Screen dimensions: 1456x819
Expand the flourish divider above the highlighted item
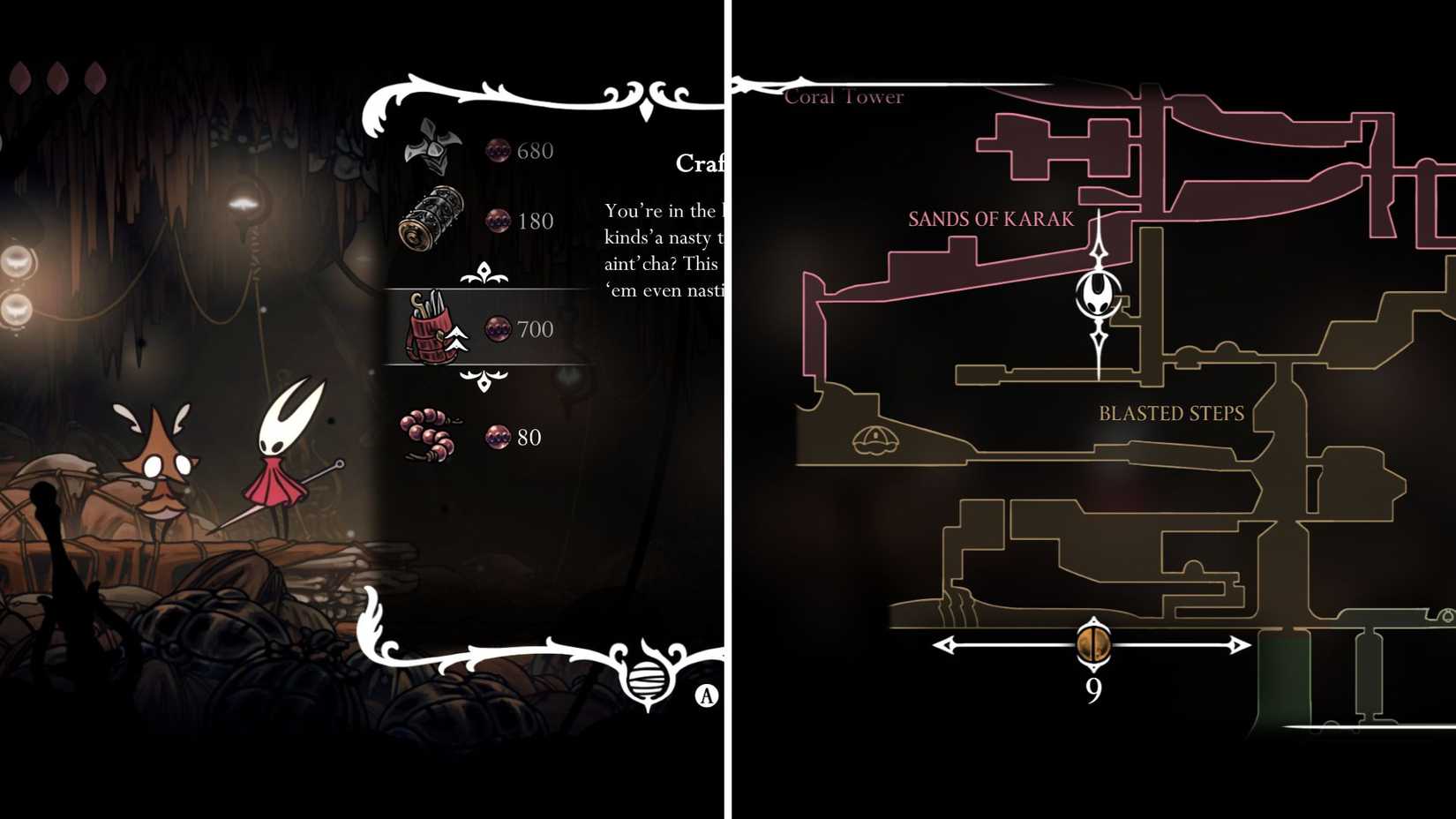coord(484,274)
